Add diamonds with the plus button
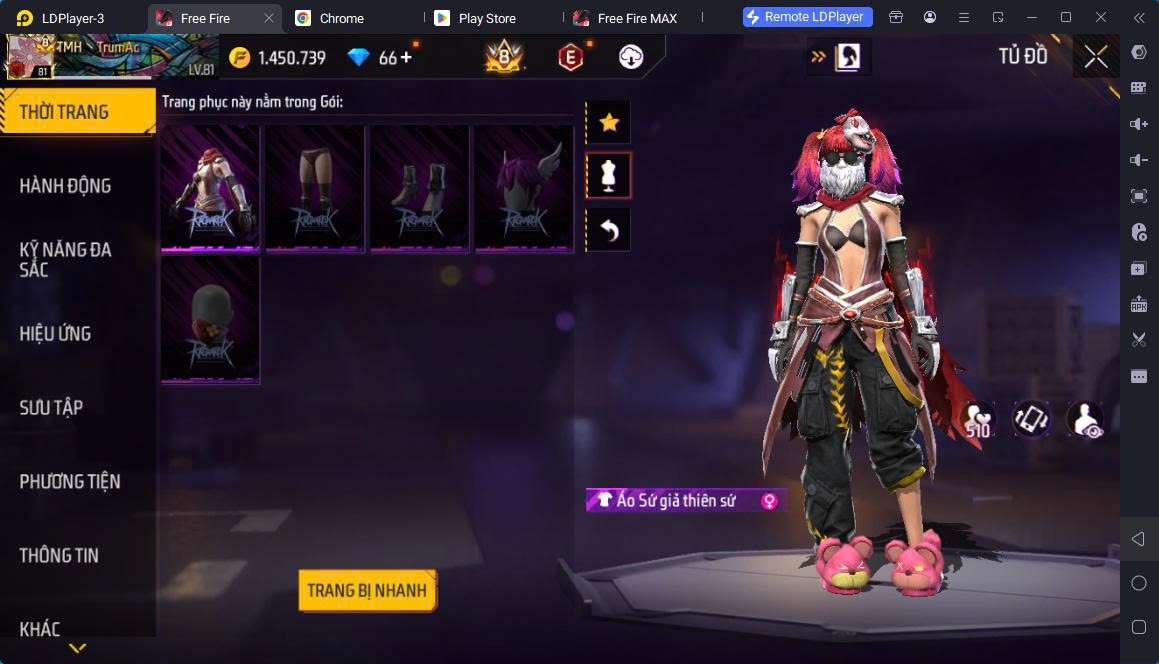Image resolution: width=1159 pixels, height=664 pixels. pos(406,58)
